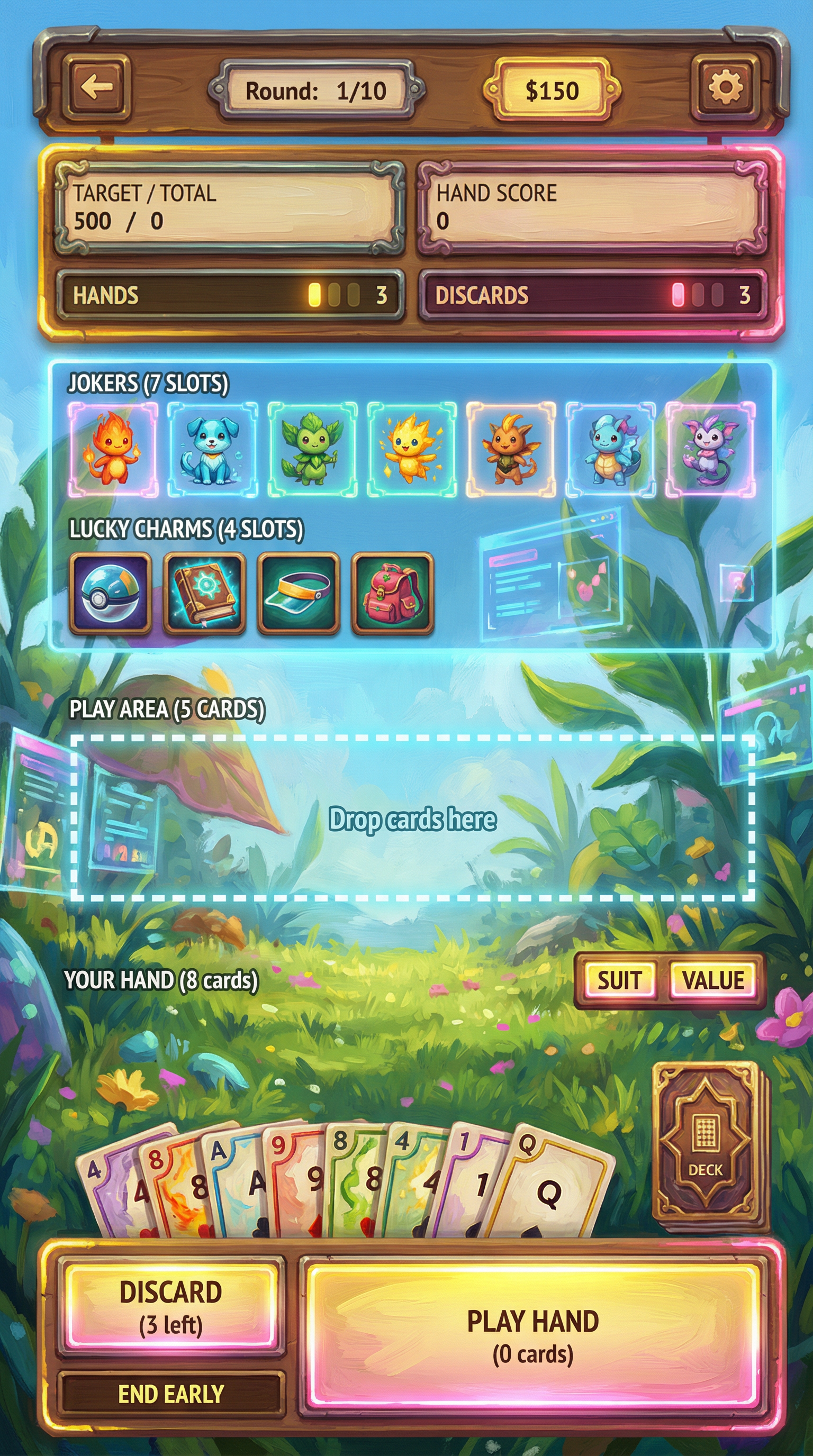Choose END EARLY
Screen dimensions: 813x1456
pyautogui.click(x=170, y=1394)
